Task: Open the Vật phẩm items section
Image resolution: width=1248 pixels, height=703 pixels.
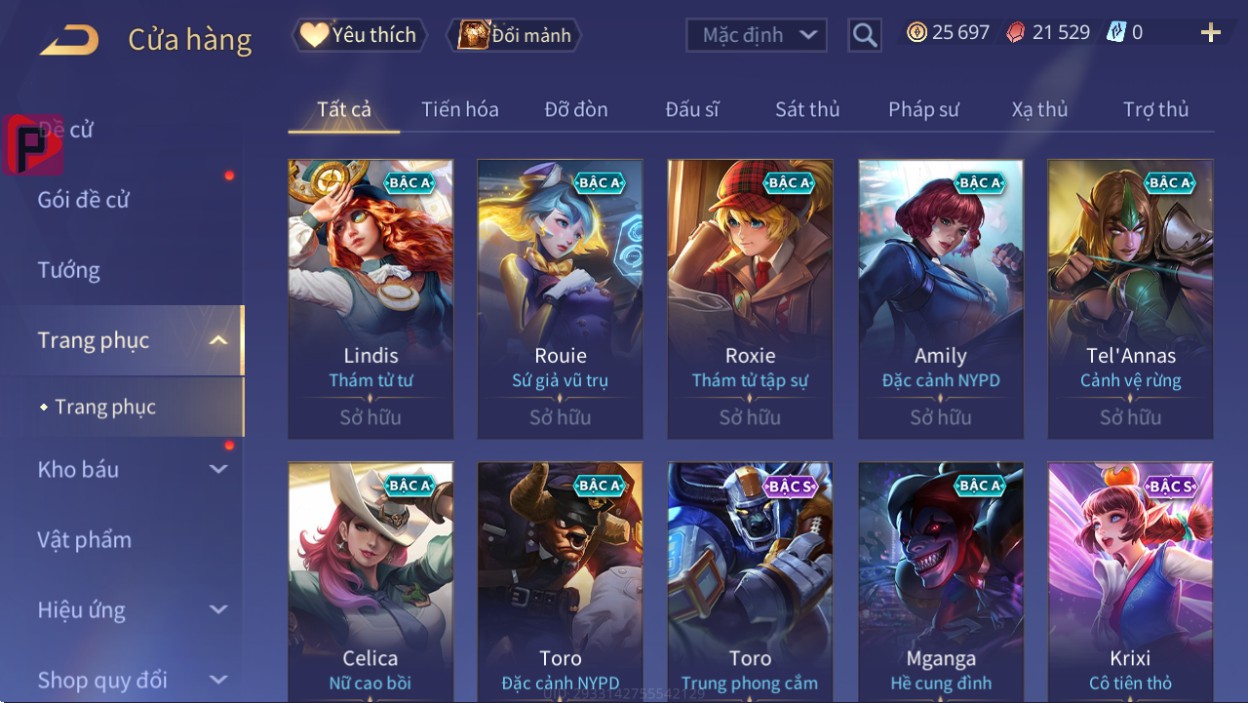Action: [85, 540]
